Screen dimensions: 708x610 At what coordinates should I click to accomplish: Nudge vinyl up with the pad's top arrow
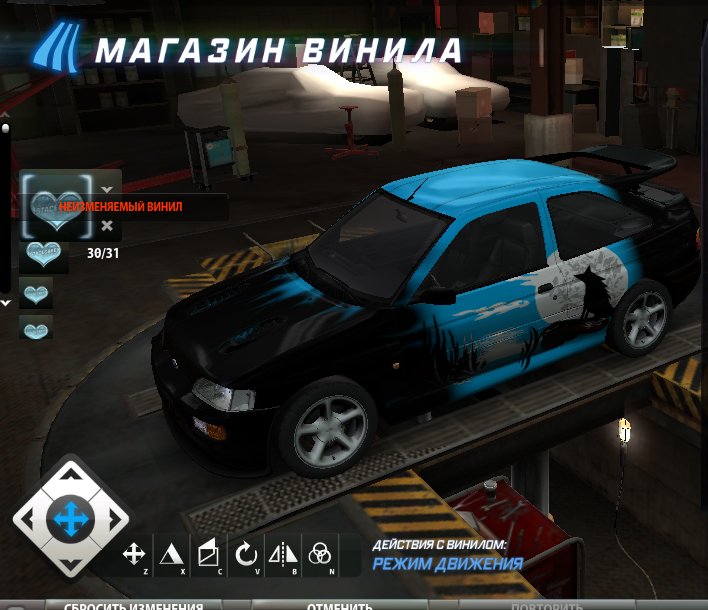(x=71, y=480)
